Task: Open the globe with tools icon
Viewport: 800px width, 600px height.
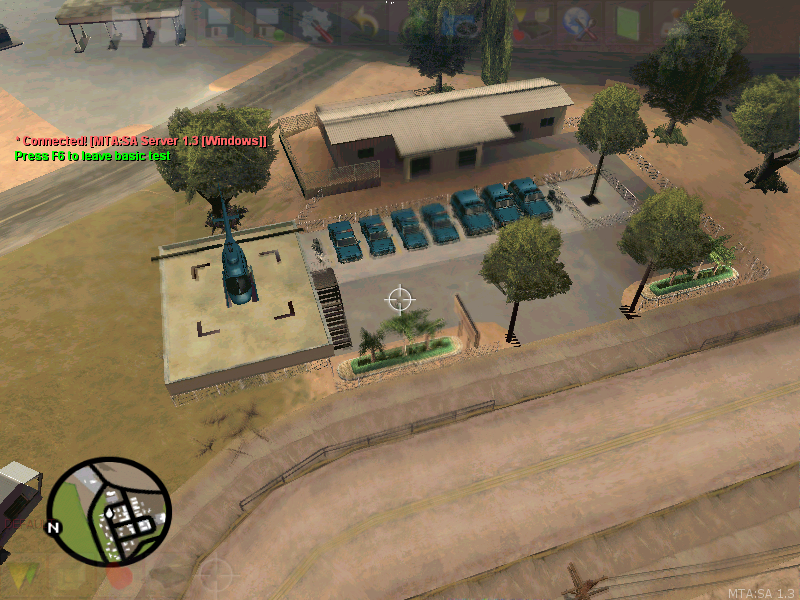Action: [577, 21]
